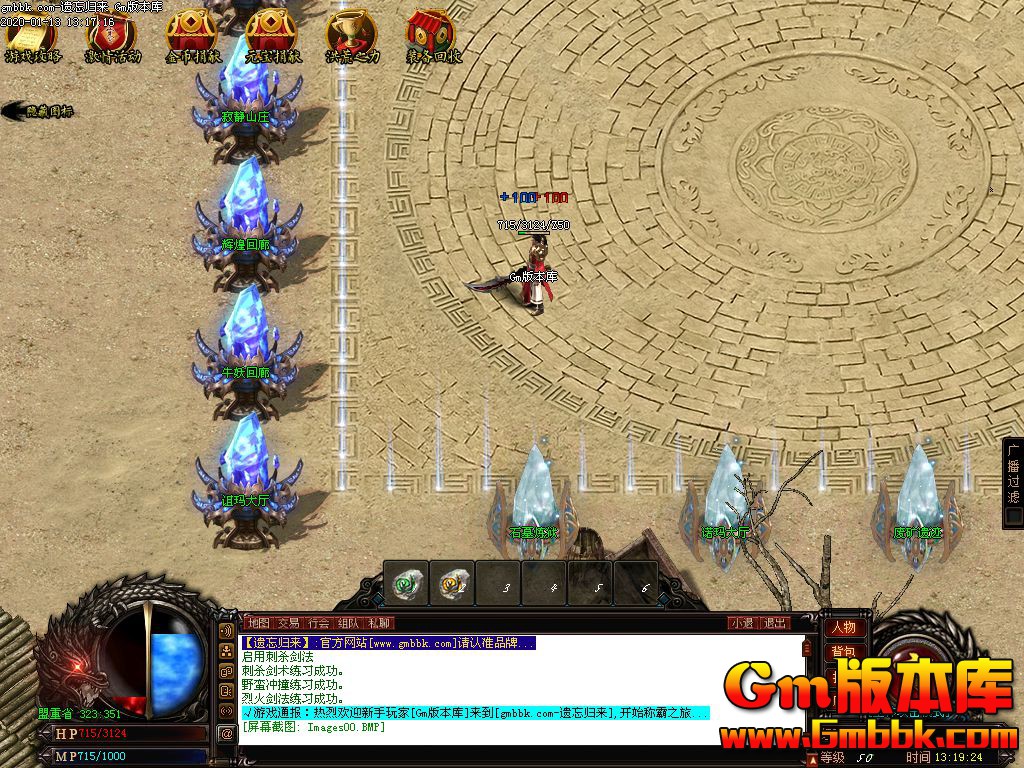Viewport: 1024px width, 768px height.
Task: Toggle the 广播过滤 broadcast filter checkbox
Action: point(1013,516)
